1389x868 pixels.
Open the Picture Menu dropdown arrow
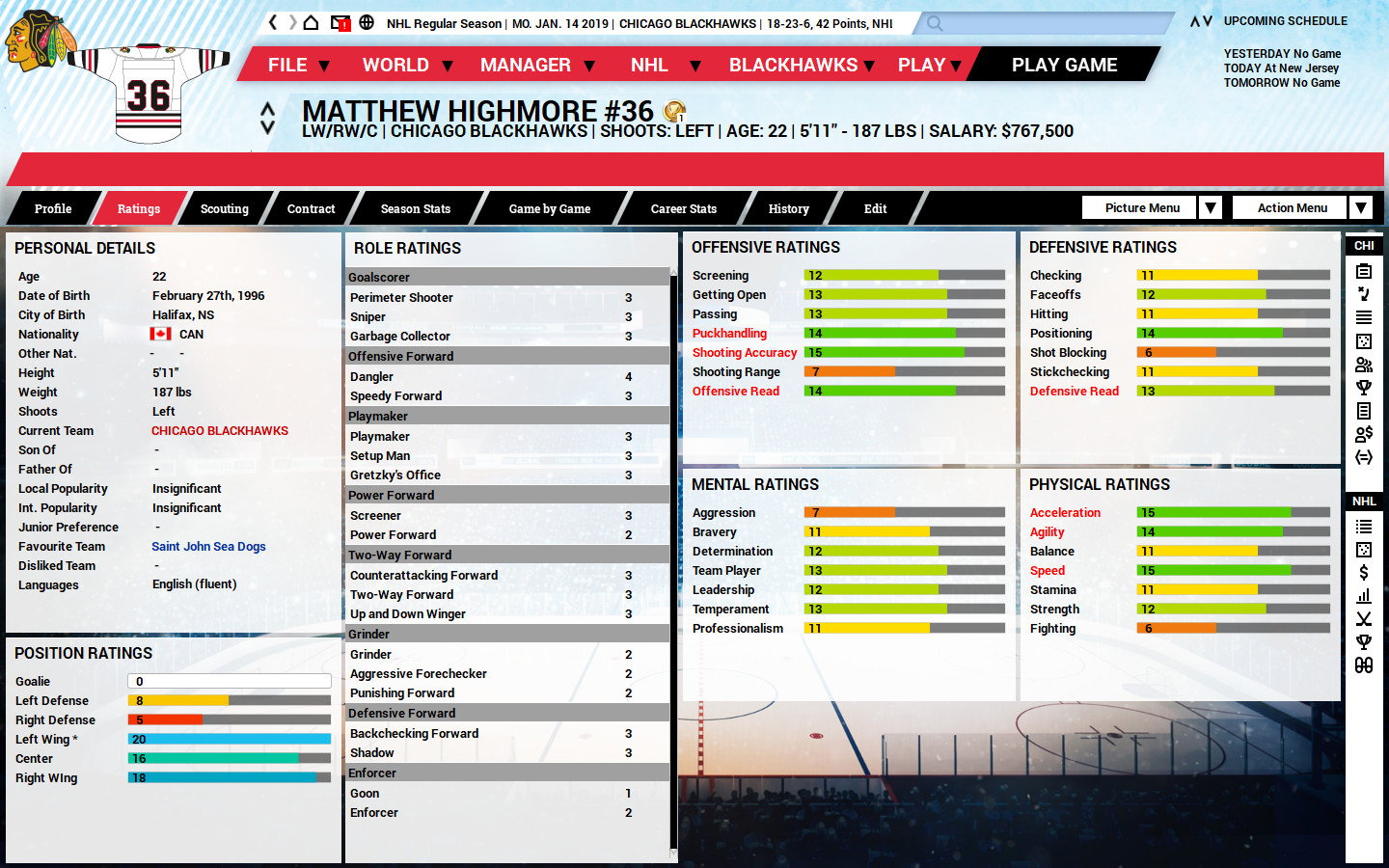click(1211, 207)
